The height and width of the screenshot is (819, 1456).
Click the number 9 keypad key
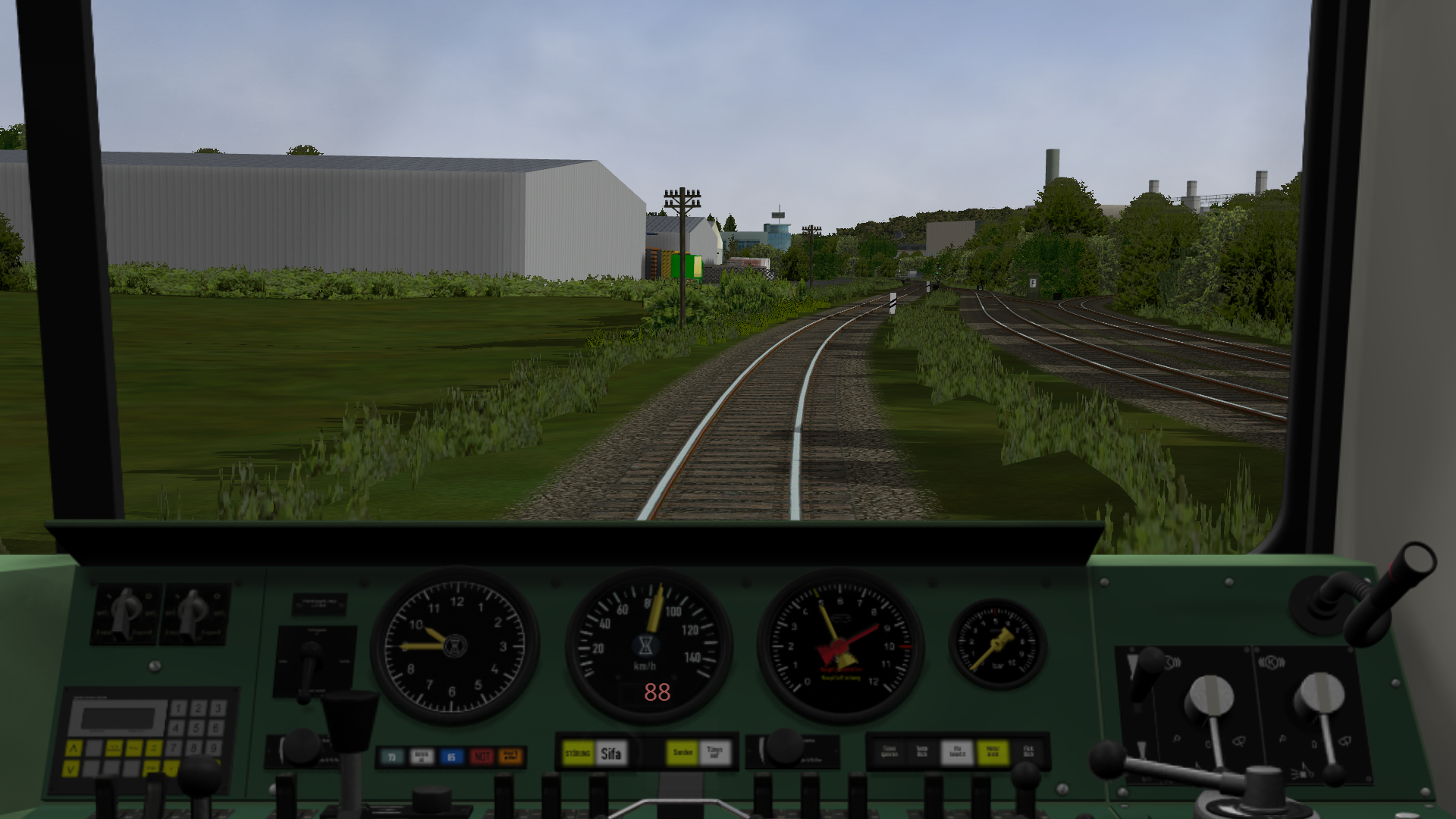point(215,748)
